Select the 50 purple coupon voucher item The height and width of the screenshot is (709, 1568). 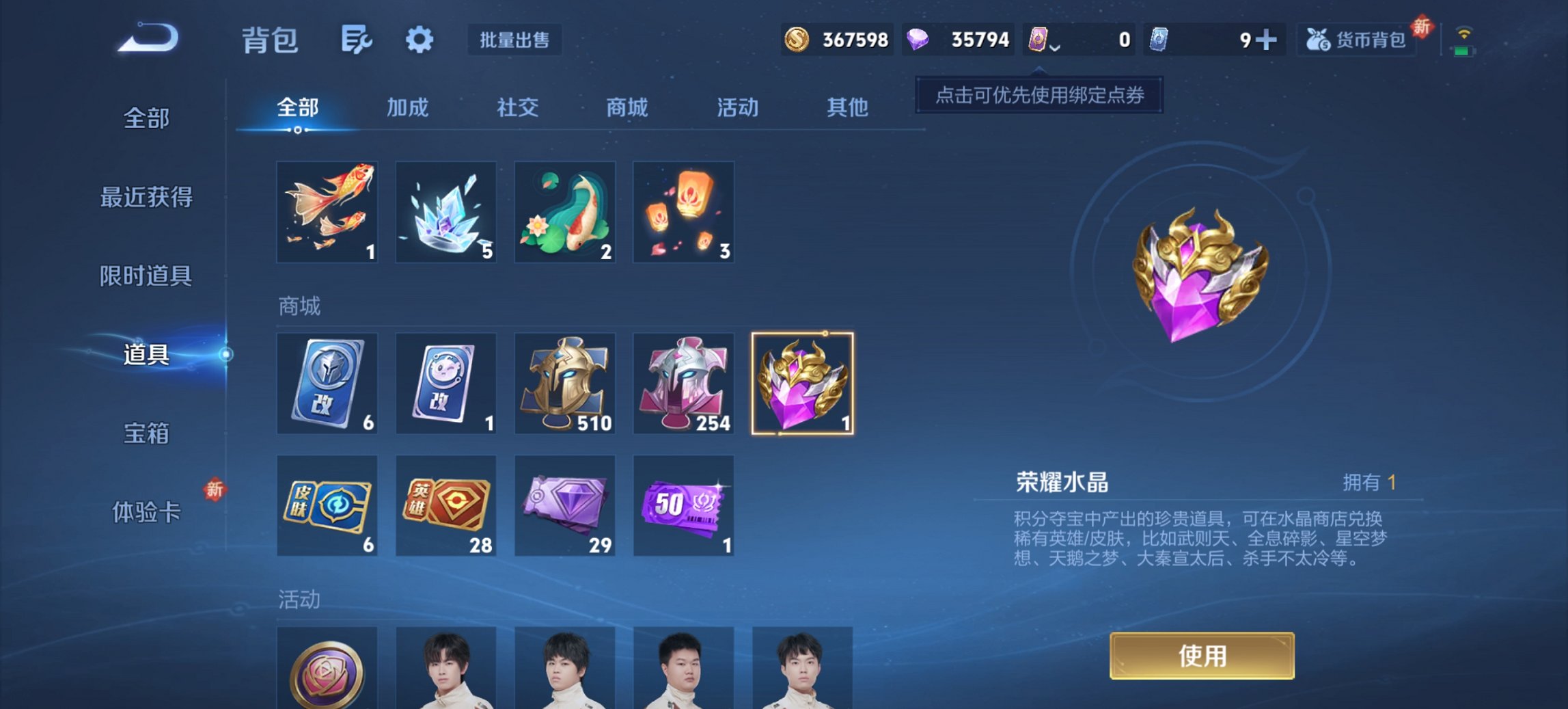coord(684,505)
